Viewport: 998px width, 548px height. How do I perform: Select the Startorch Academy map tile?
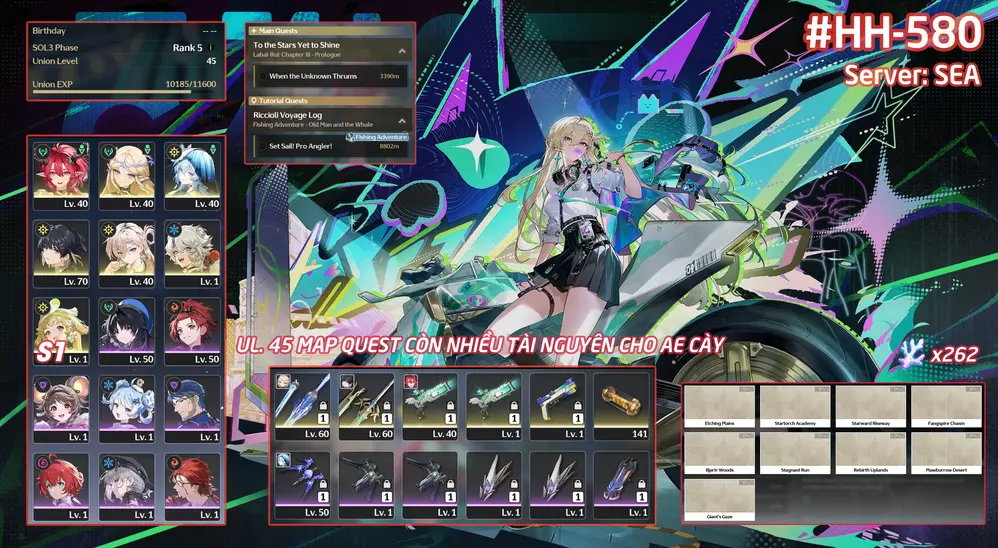(795, 406)
